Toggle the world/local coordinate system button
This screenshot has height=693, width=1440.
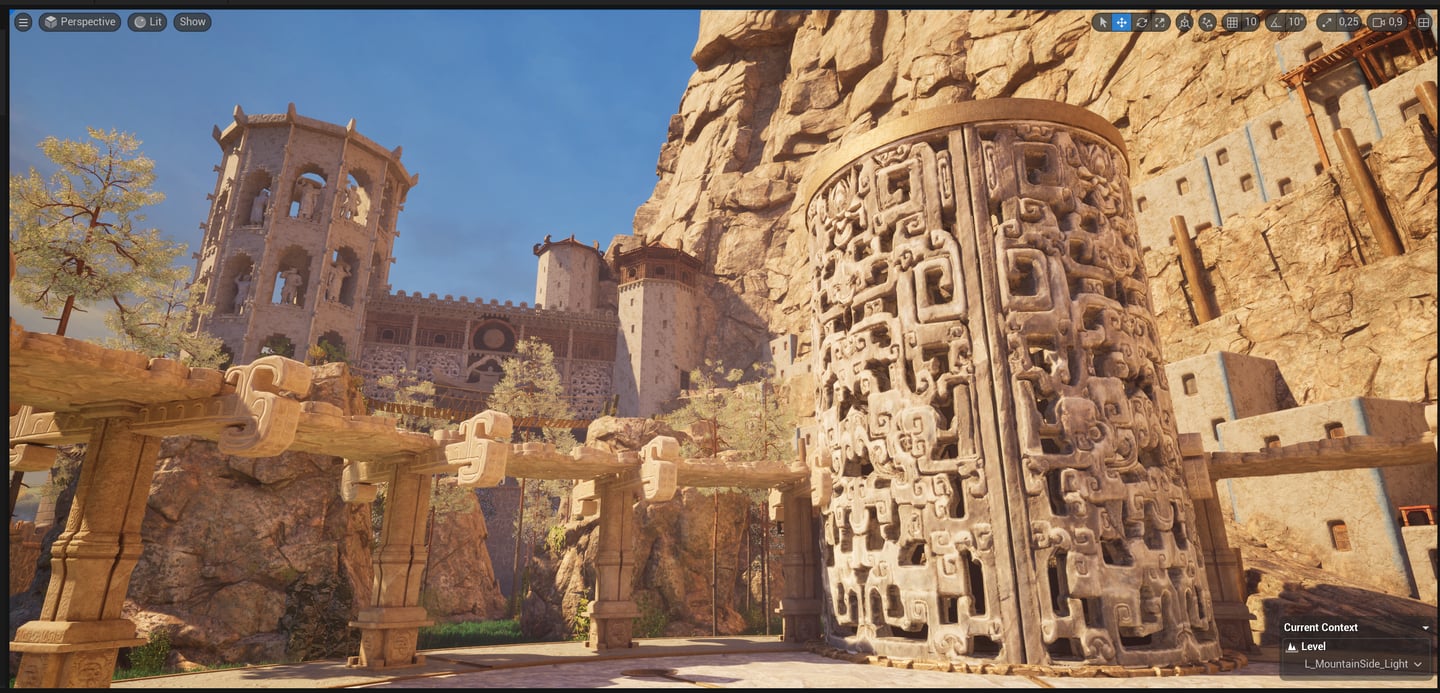pos(1185,22)
